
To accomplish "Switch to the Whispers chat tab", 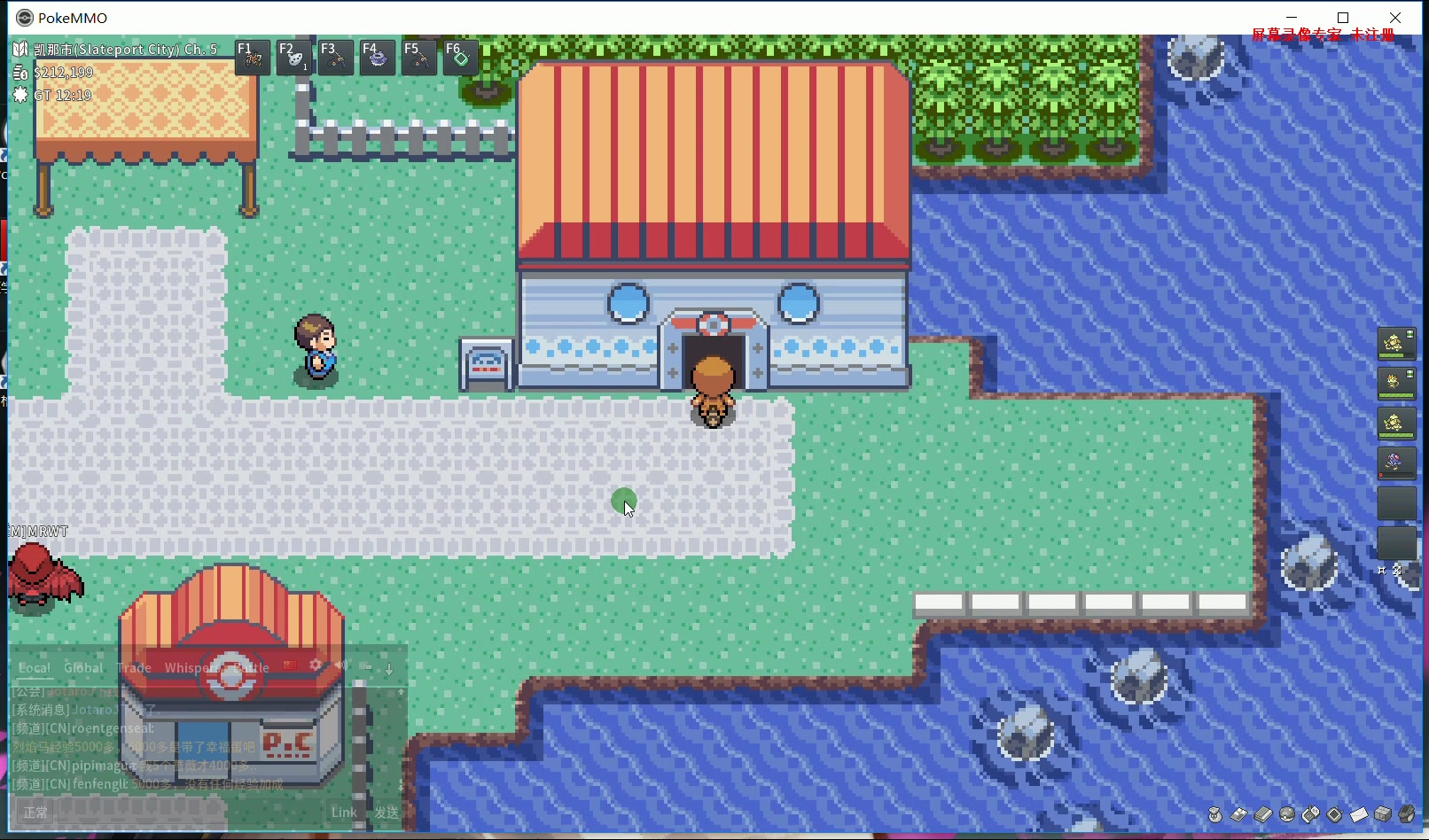I will (189, 667).
